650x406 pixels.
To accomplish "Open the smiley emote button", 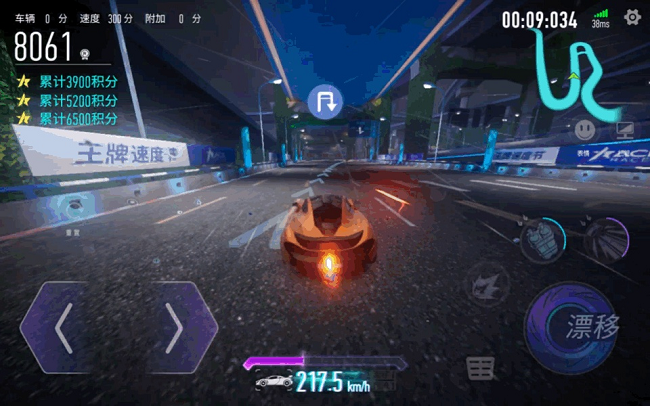I will 585,129.
